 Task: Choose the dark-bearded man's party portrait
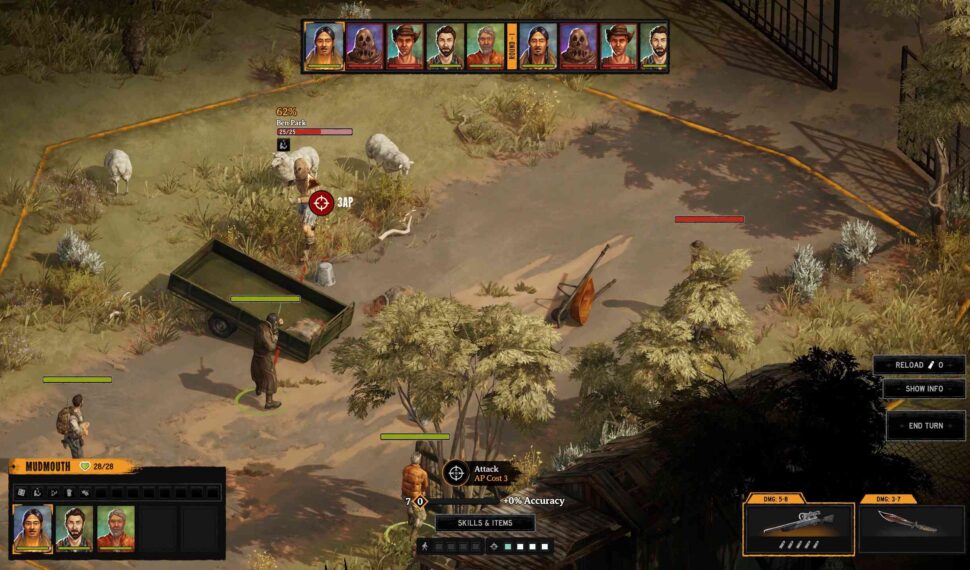(74, 528)
